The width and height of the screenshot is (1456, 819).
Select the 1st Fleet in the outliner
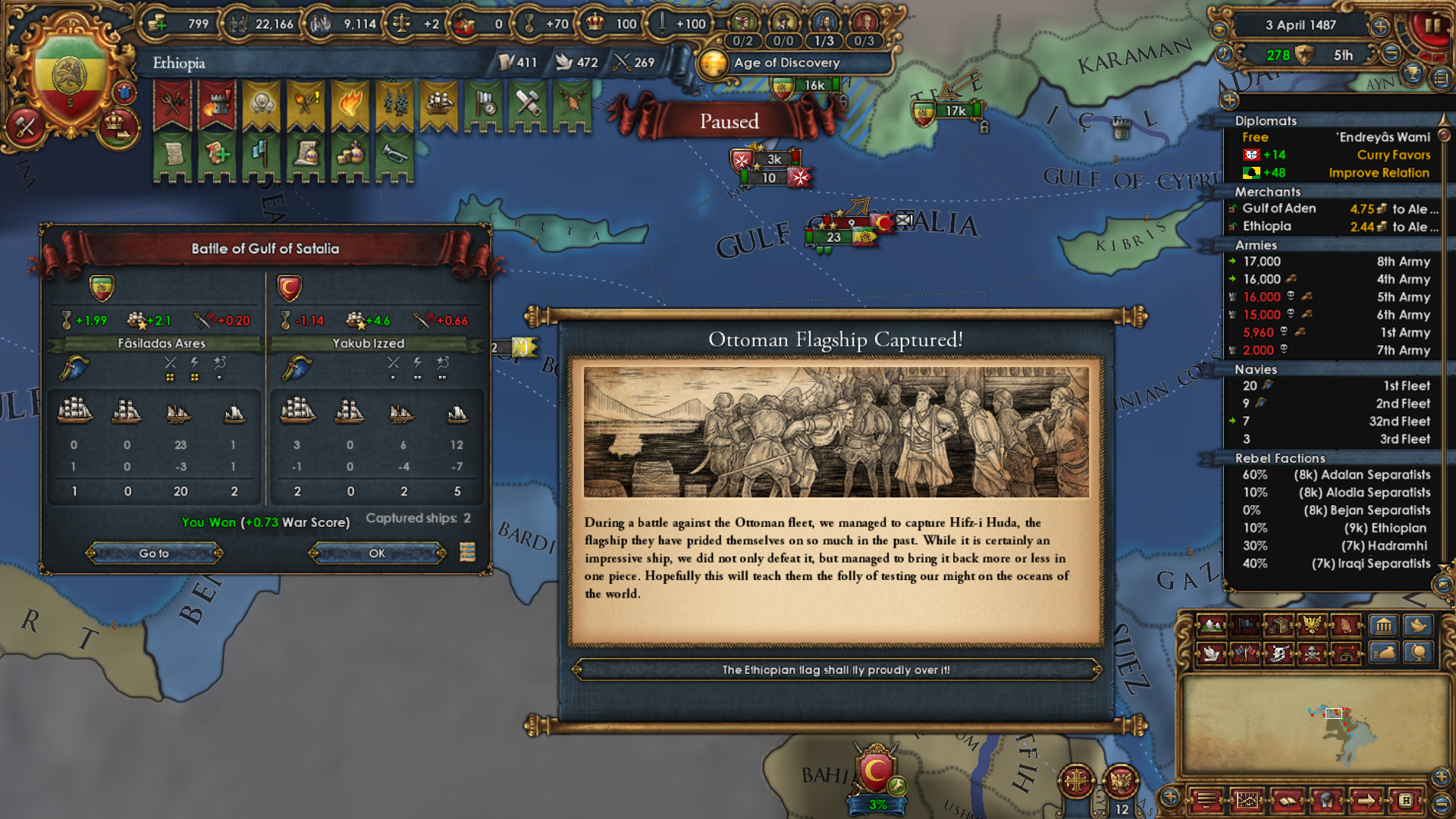pyautogui.click(x=1335, y=386)
